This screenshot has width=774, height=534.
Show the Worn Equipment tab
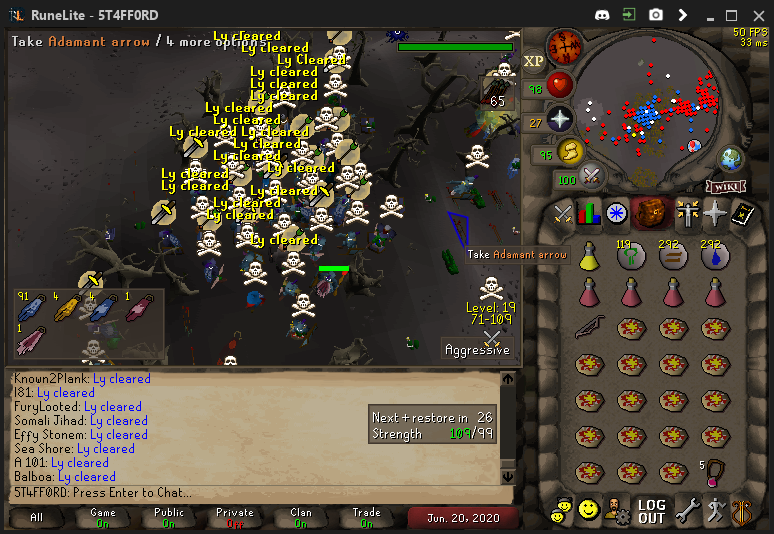coord(686,213)
